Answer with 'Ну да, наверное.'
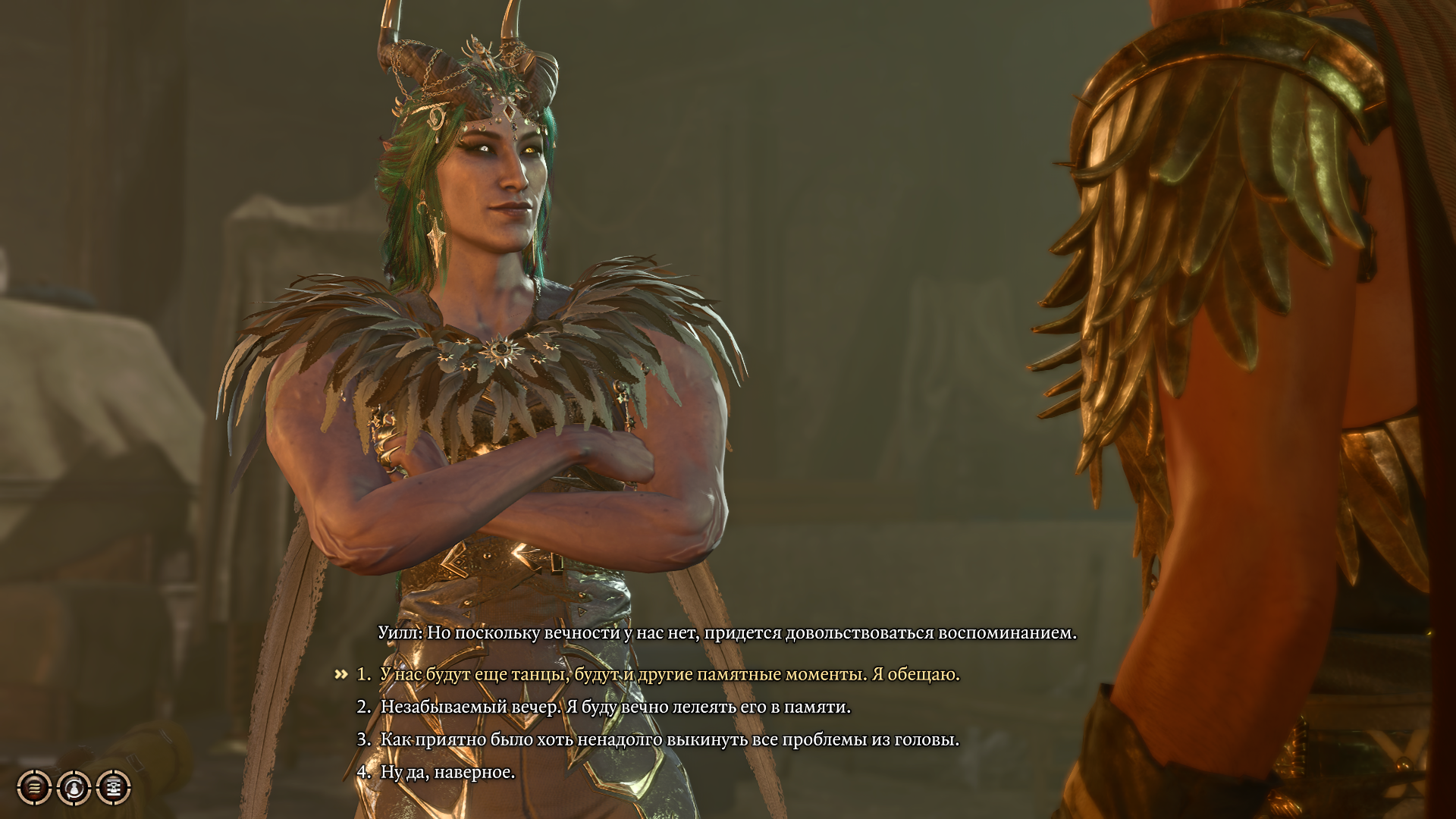 (447, 772)
